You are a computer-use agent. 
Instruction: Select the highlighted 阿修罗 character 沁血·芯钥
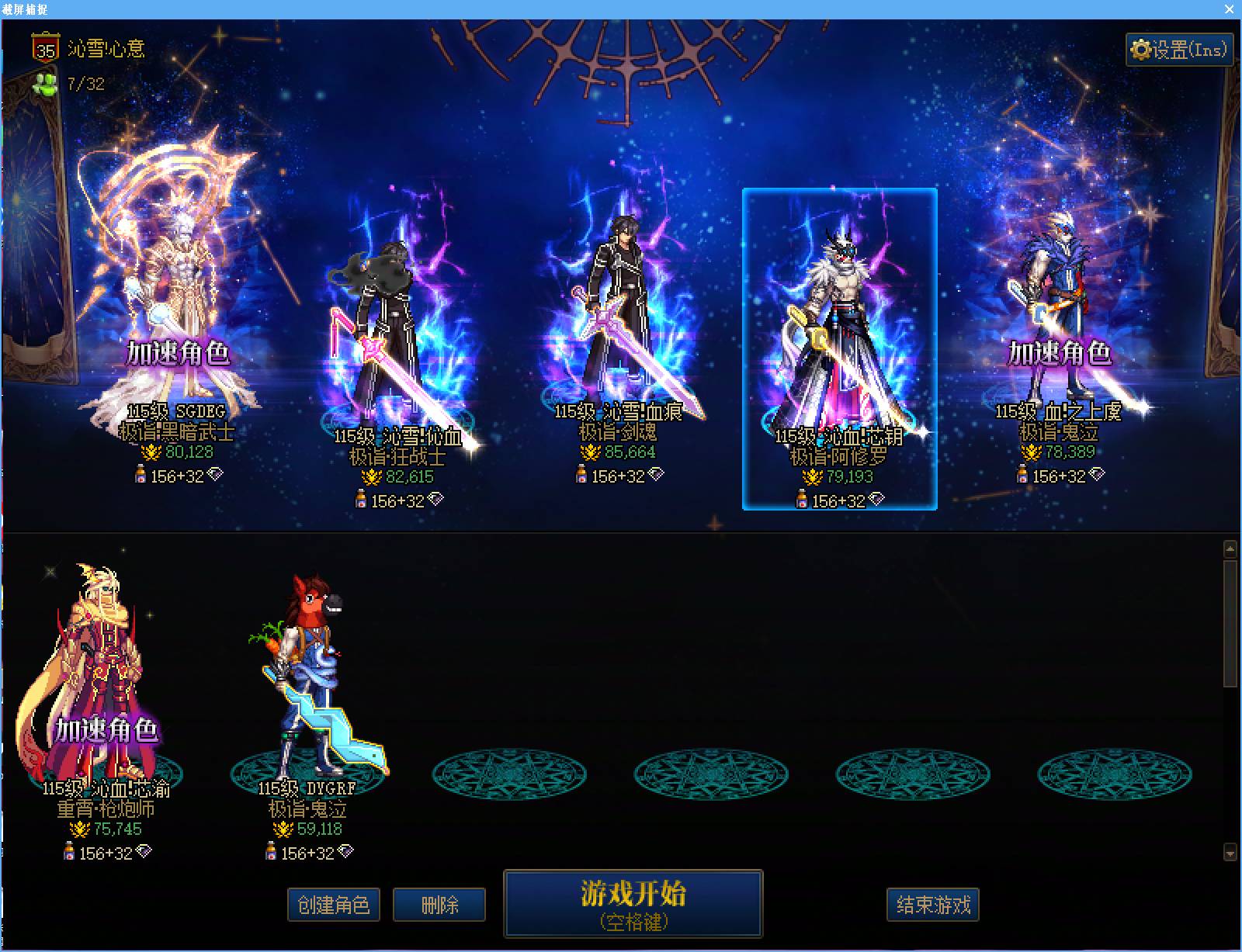837,326
